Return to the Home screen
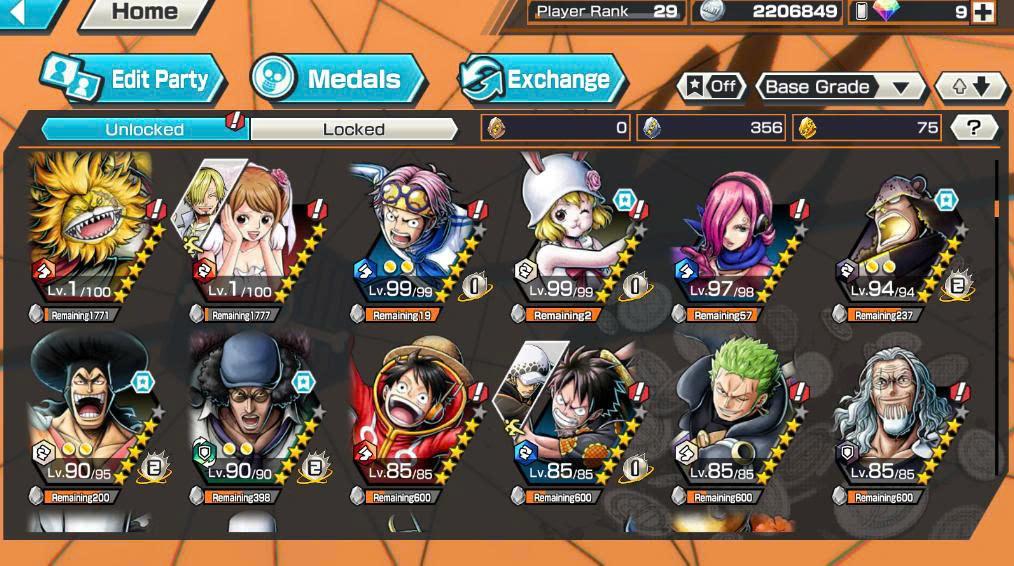The height and width of the screenshot is (566, 1014). point(144,13)
